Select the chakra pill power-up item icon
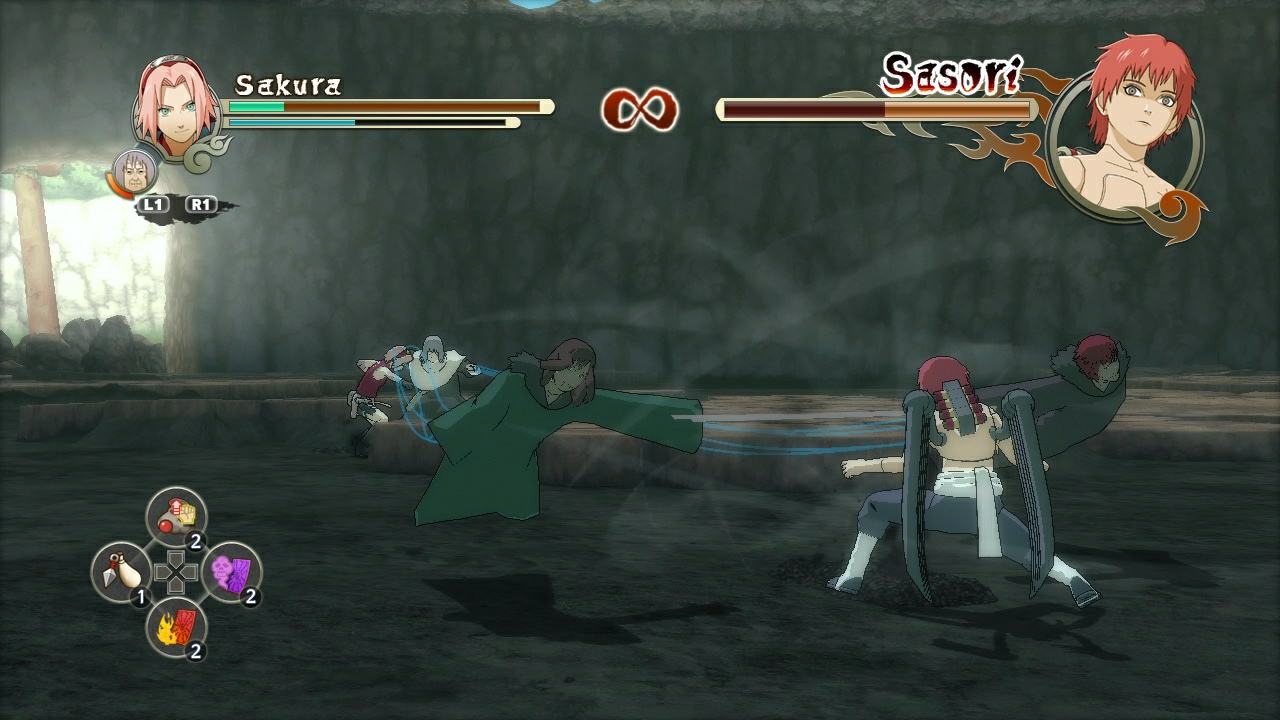Screen dimensions: 1280x720 (x=176, y=514)
